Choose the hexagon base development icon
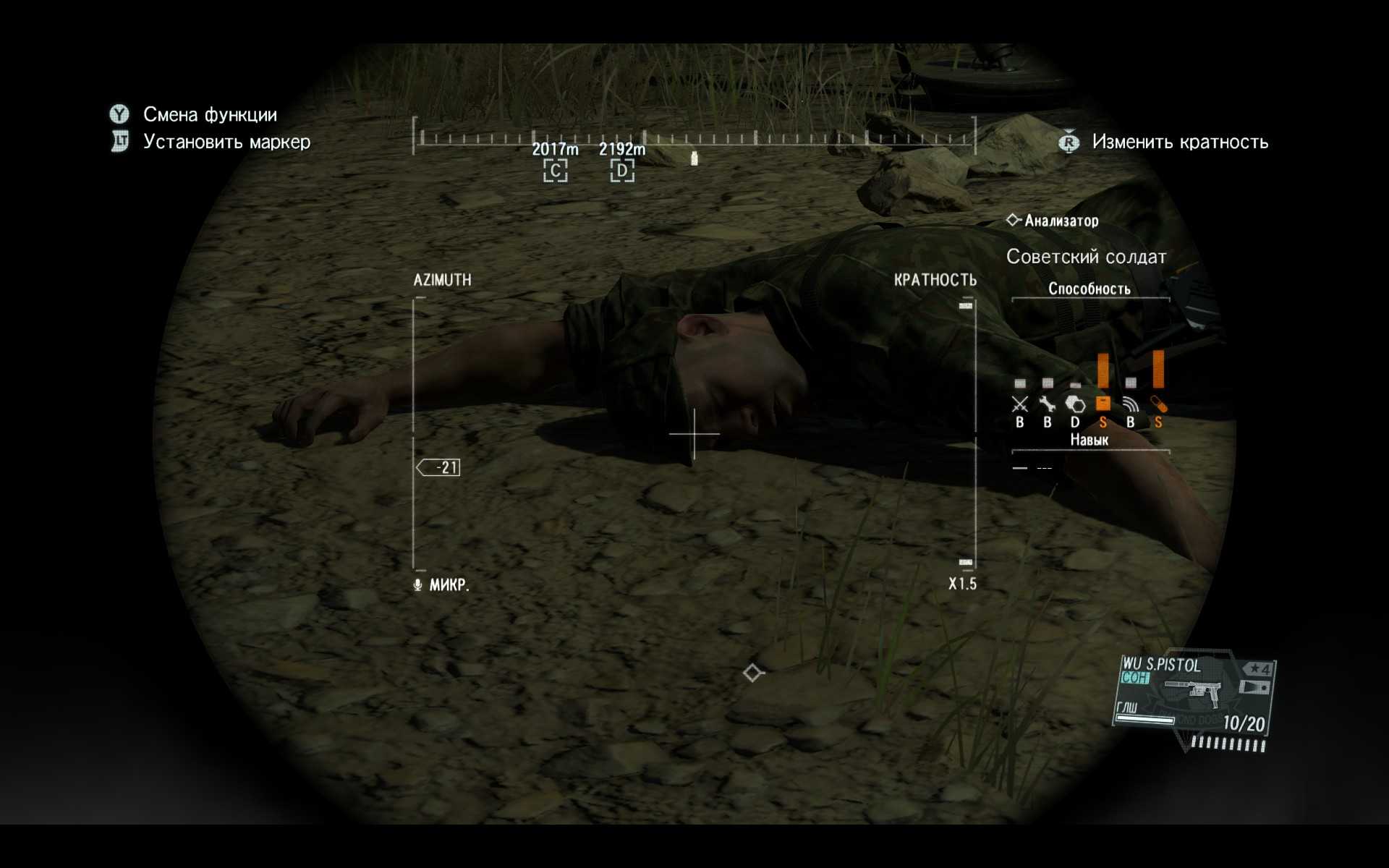This screenshot has height=868, width=1389. 1075,404
